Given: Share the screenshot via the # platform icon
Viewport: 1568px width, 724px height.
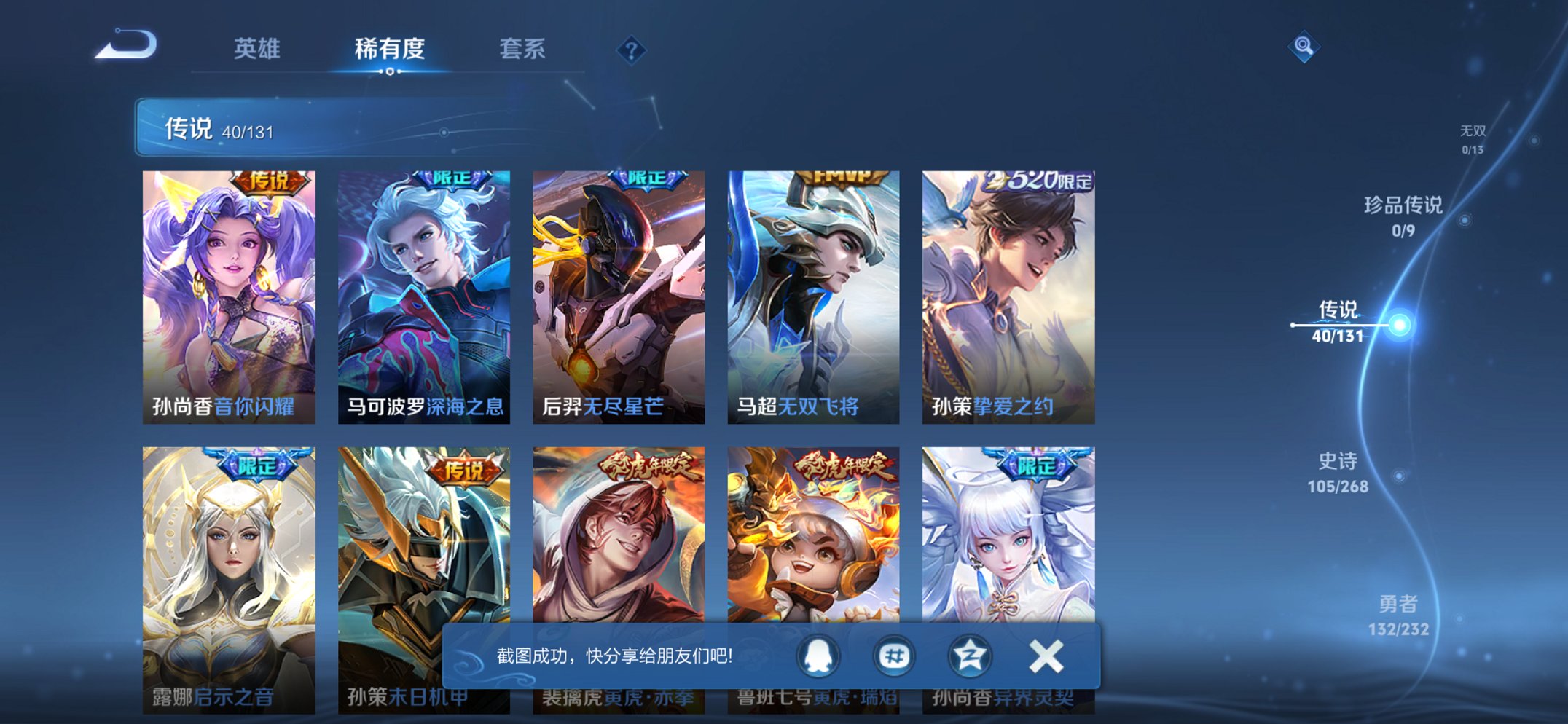Looking at the screenshot, I should tap(895, 656).
